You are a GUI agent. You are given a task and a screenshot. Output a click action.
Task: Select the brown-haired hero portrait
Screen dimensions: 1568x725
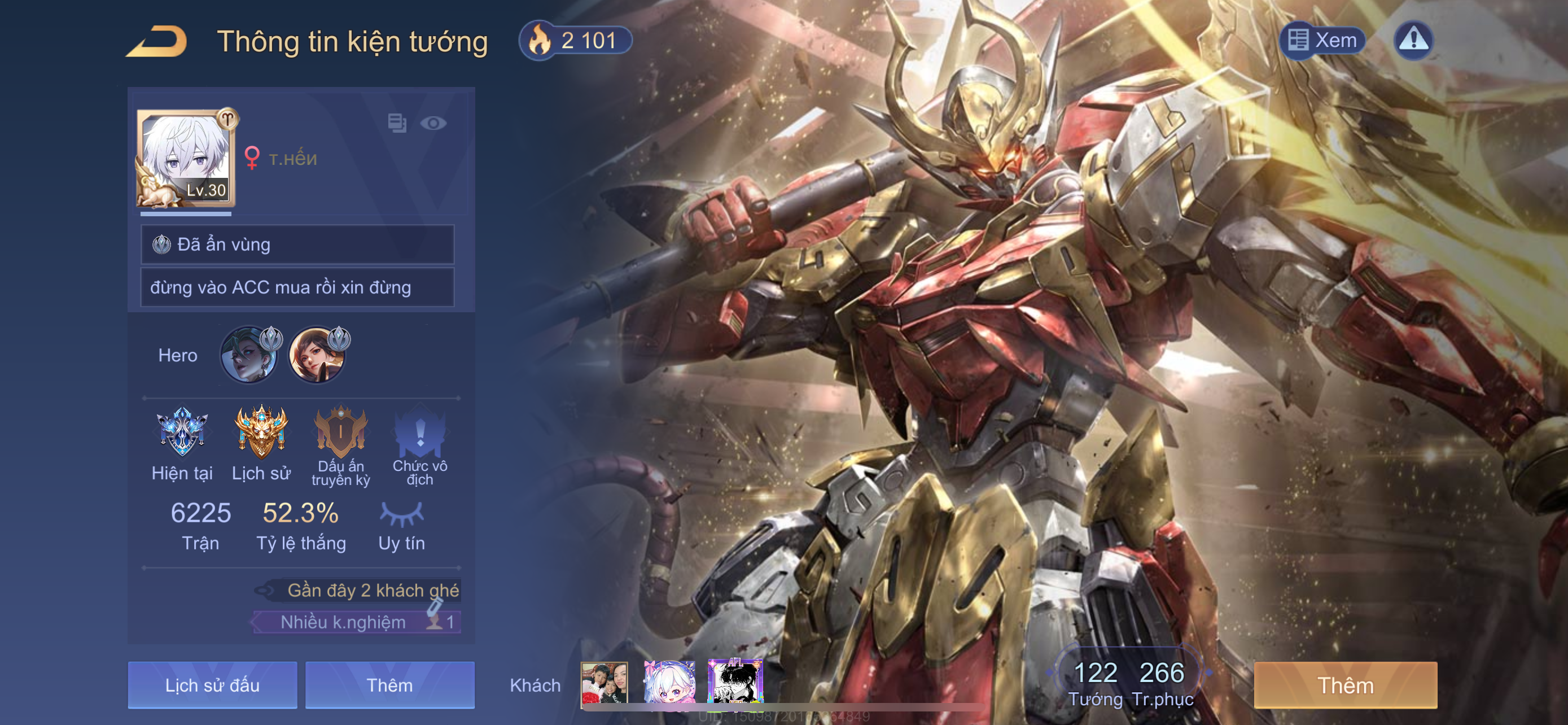[317, 356]
